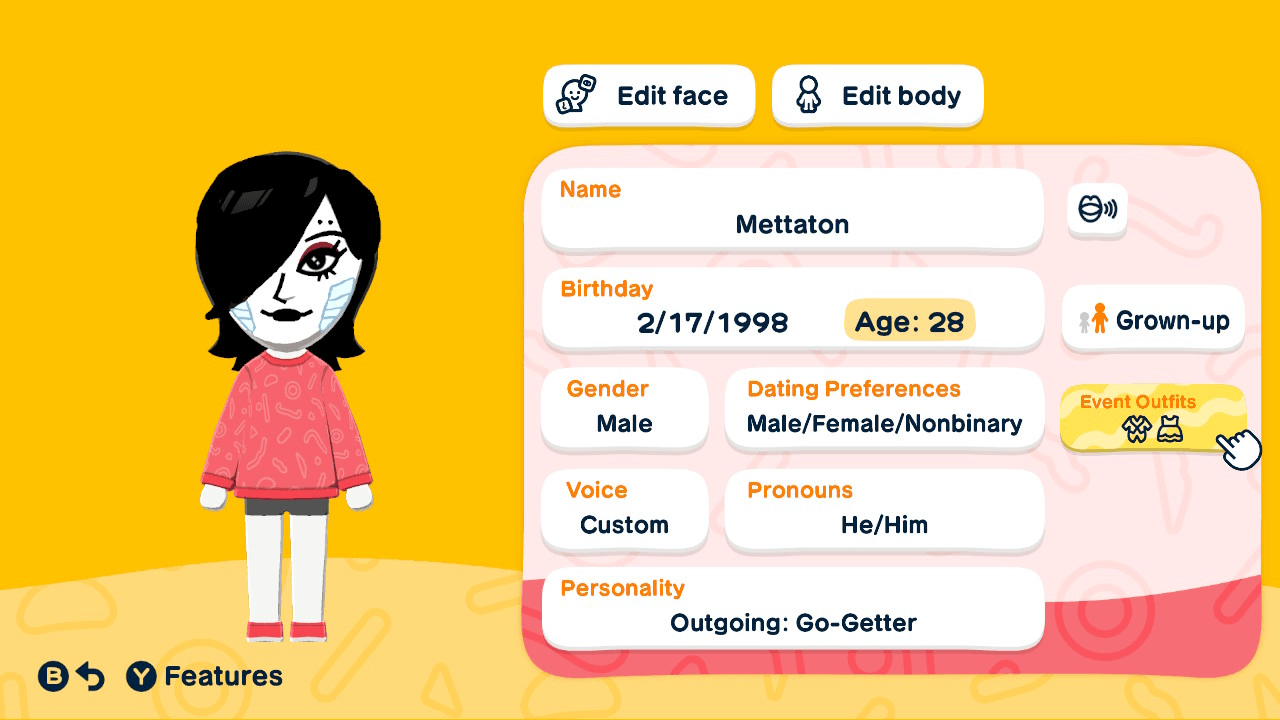Click the Name field showing Mettaton
This screenshot has height=720, width=1280.
pos(792,210)
